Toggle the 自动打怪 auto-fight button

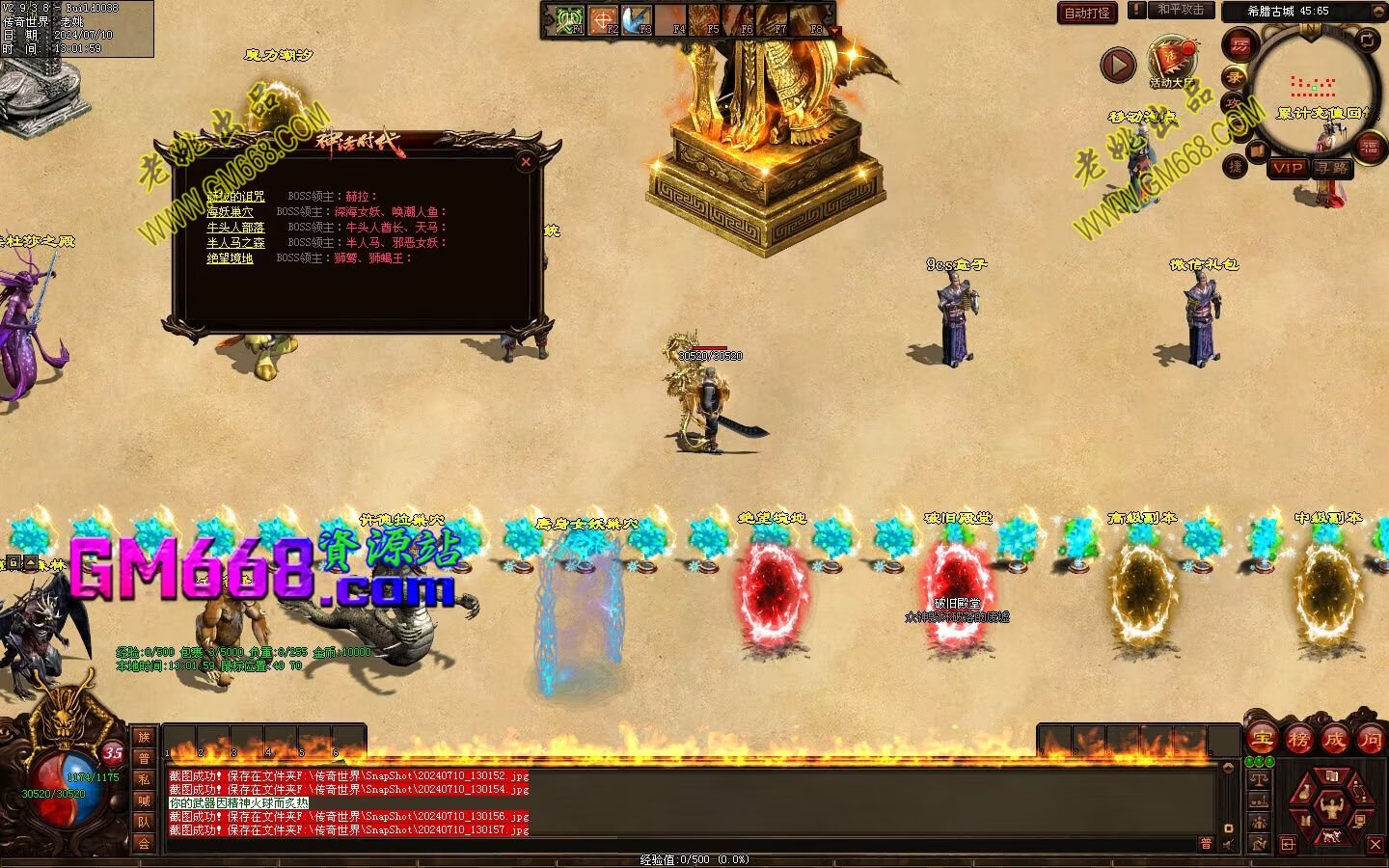(1087, 13)
